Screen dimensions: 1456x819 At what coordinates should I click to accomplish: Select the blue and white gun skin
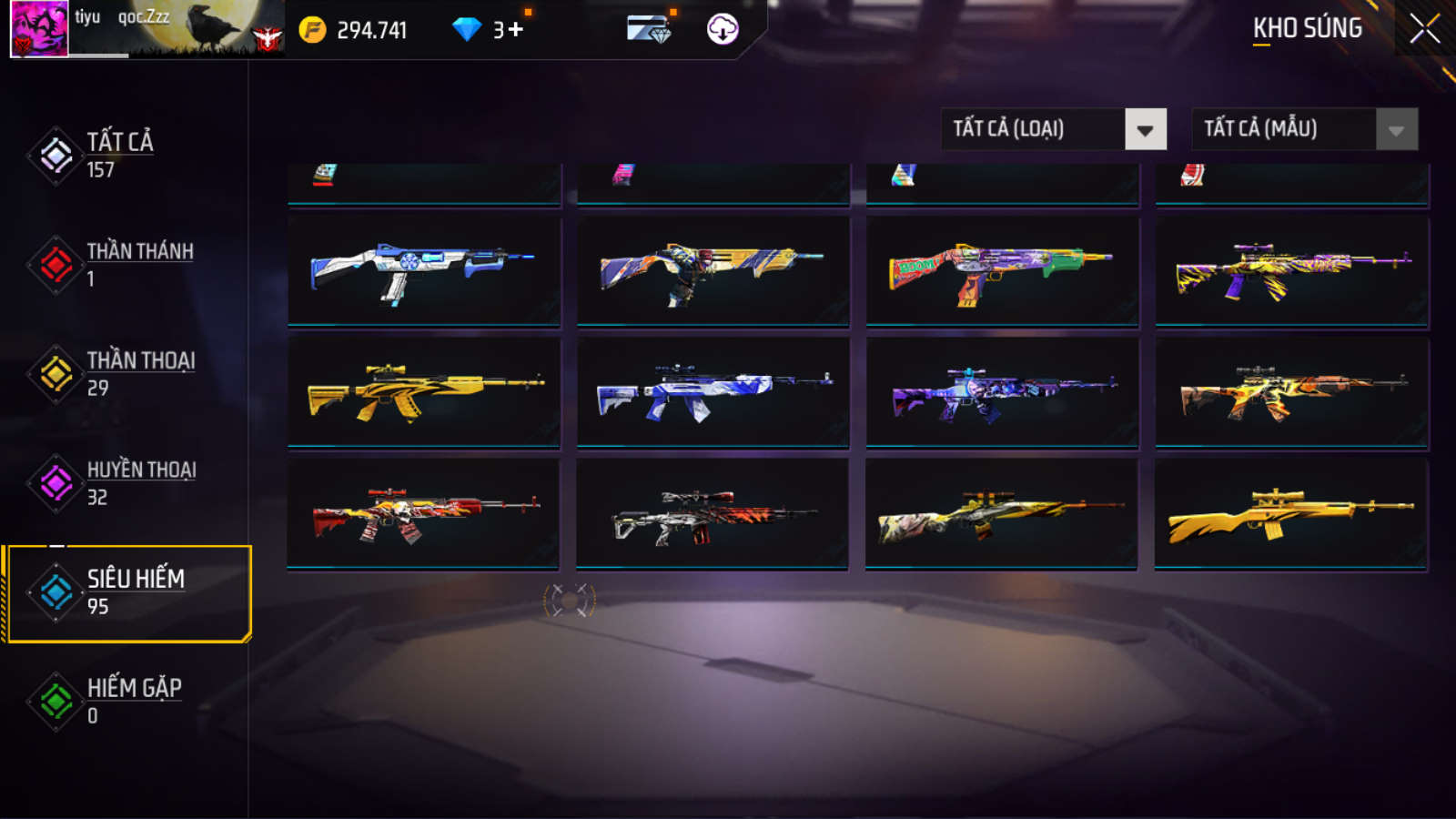coord(424,270)
